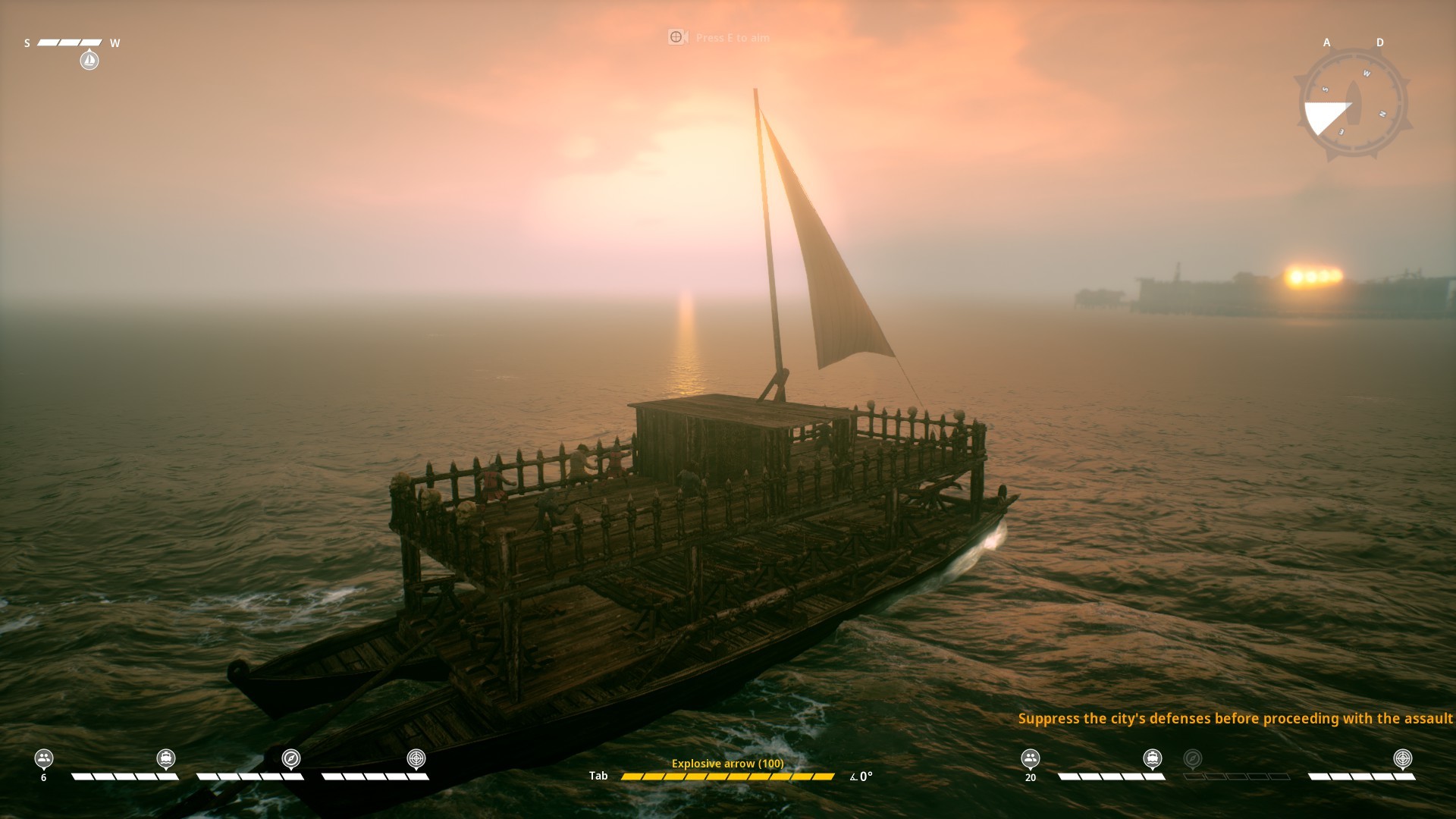Click the sailboat icon under the speed bar
Viewport: 1456px width, 819px height.
(89, 60)
